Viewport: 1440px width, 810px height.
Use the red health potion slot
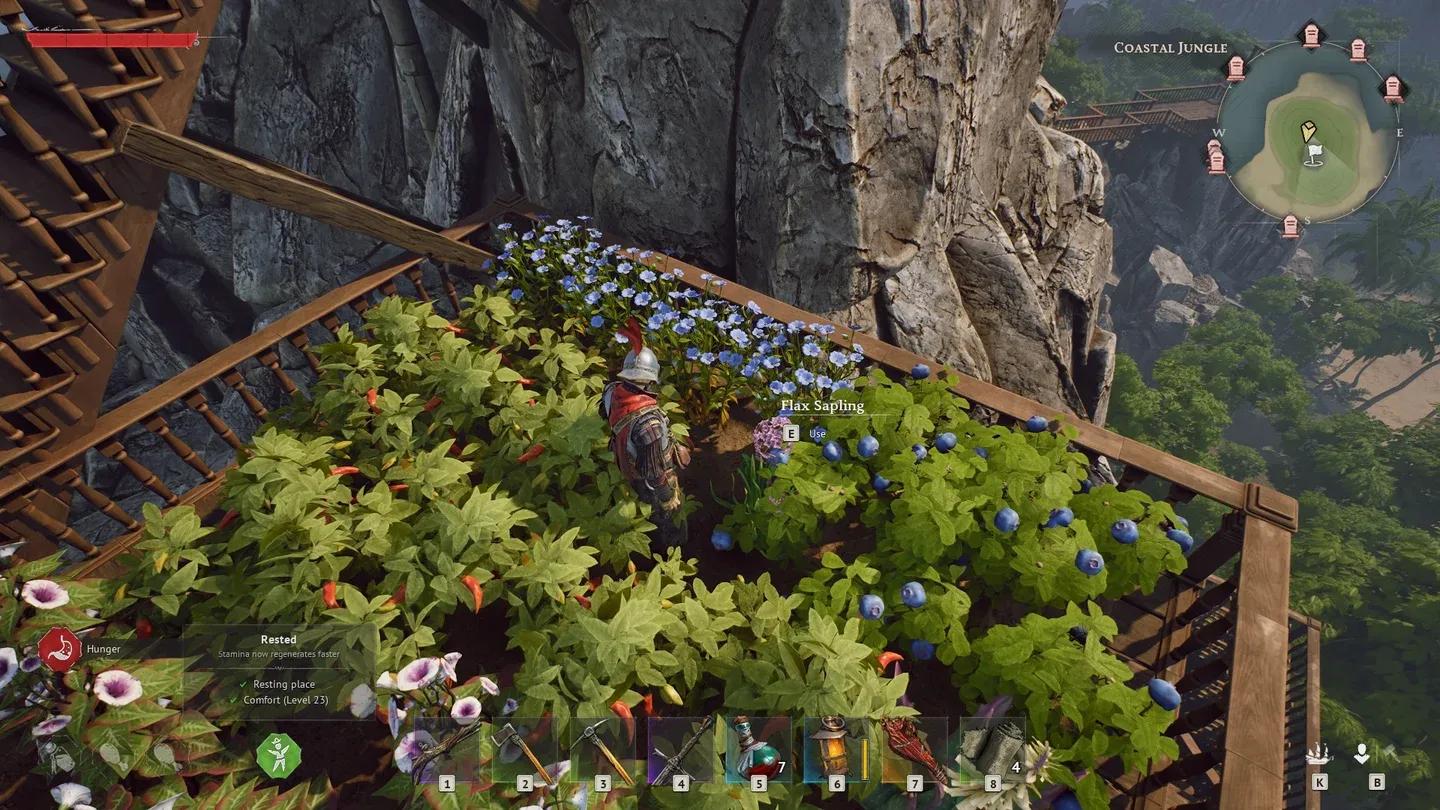pyautogui.click(x=759, y=750)
